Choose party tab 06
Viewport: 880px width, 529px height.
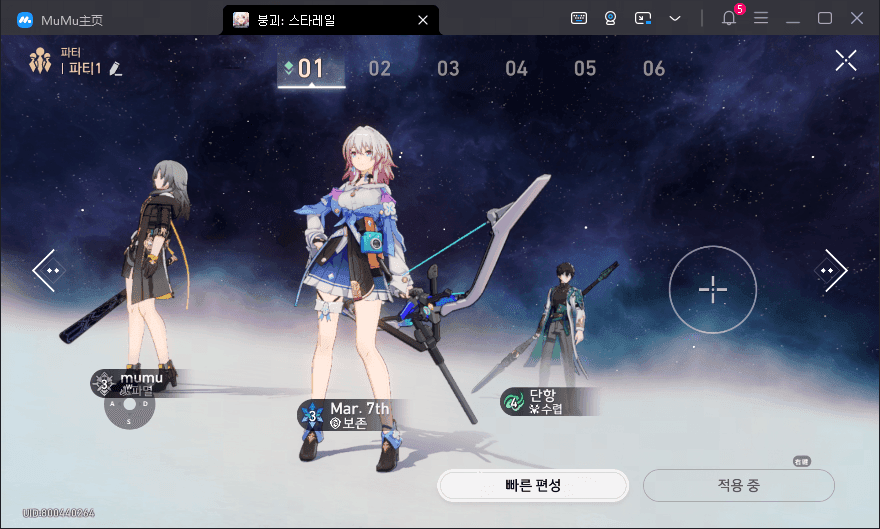pyautogui.click(x=654, y=69)
